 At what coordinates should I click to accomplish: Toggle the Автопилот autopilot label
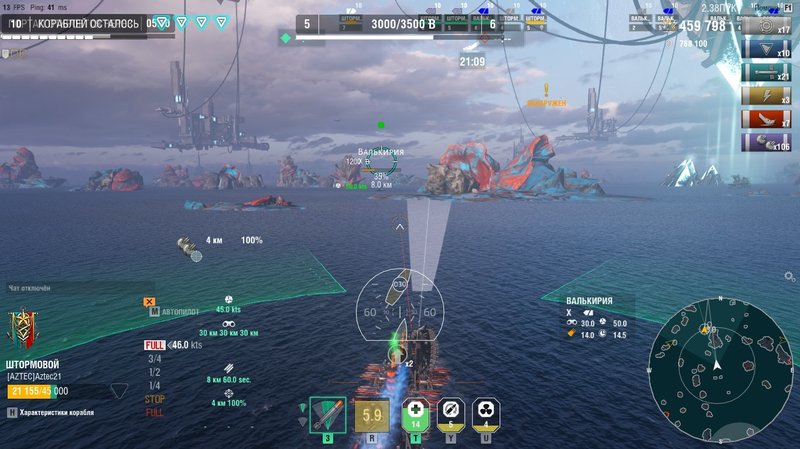[181, 311]
